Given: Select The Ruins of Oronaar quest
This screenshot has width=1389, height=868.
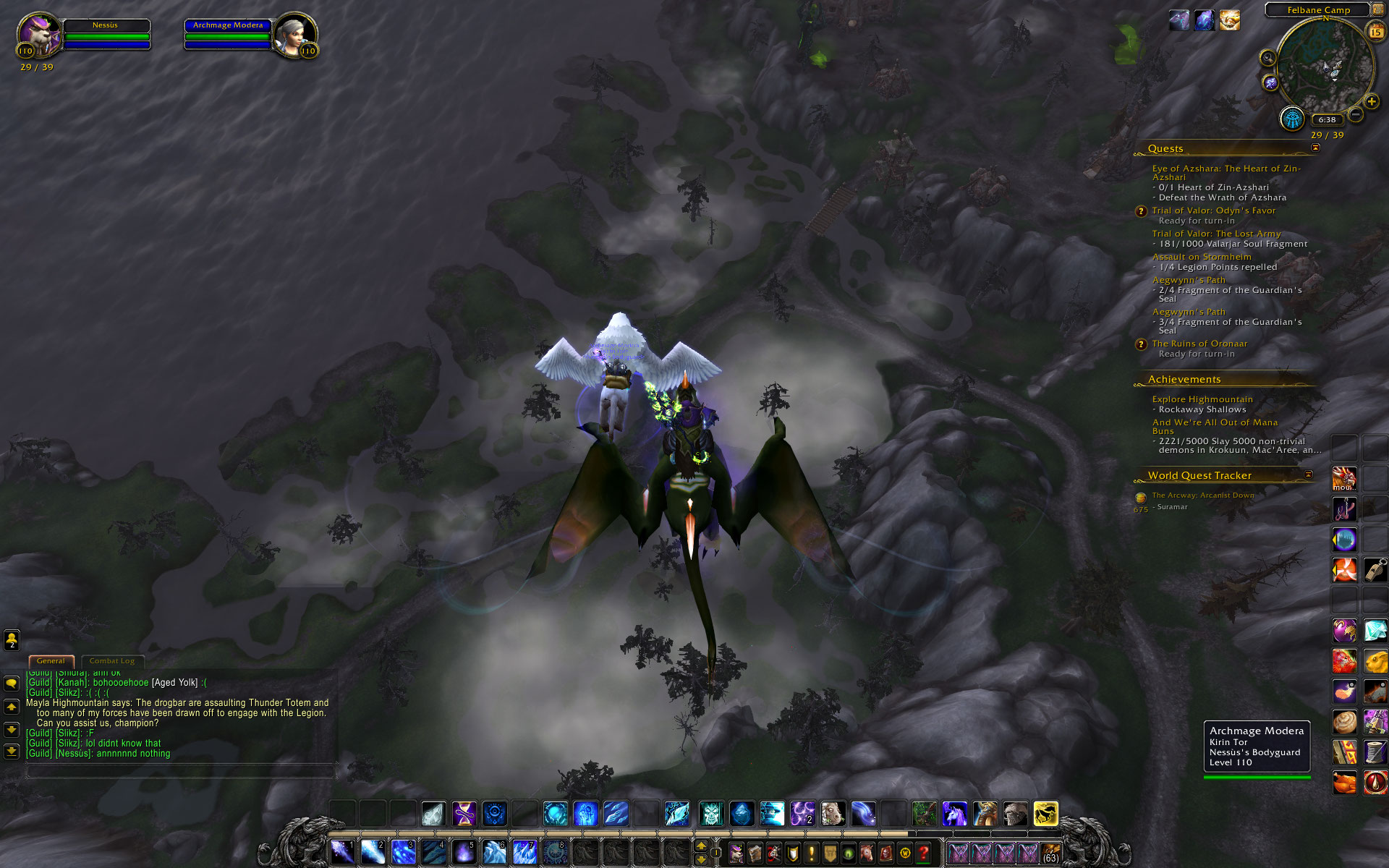Looking at the screenshot, I should [x=1199, y=344].
